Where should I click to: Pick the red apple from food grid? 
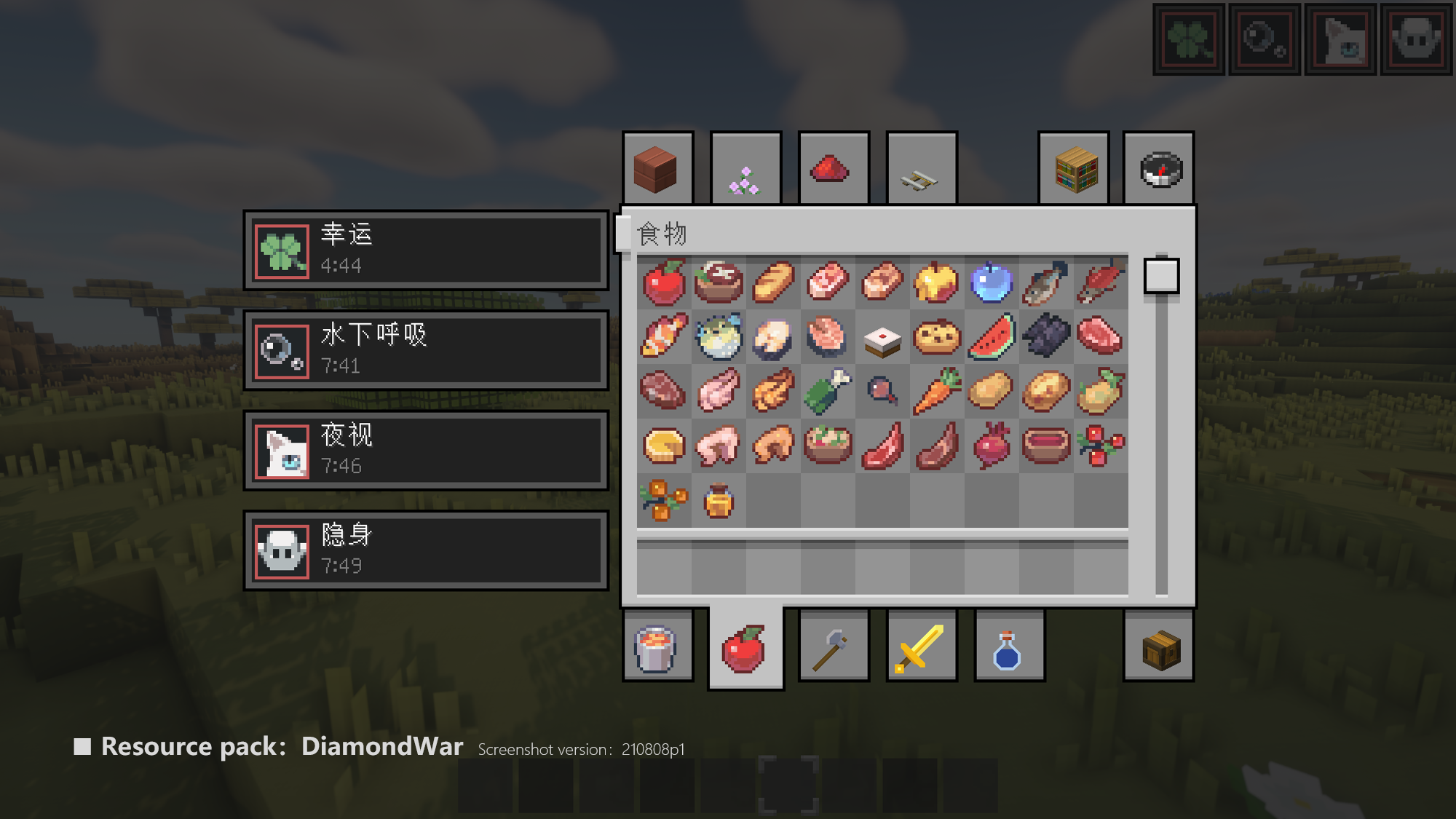pyautogui.click(x=663, y=282)
